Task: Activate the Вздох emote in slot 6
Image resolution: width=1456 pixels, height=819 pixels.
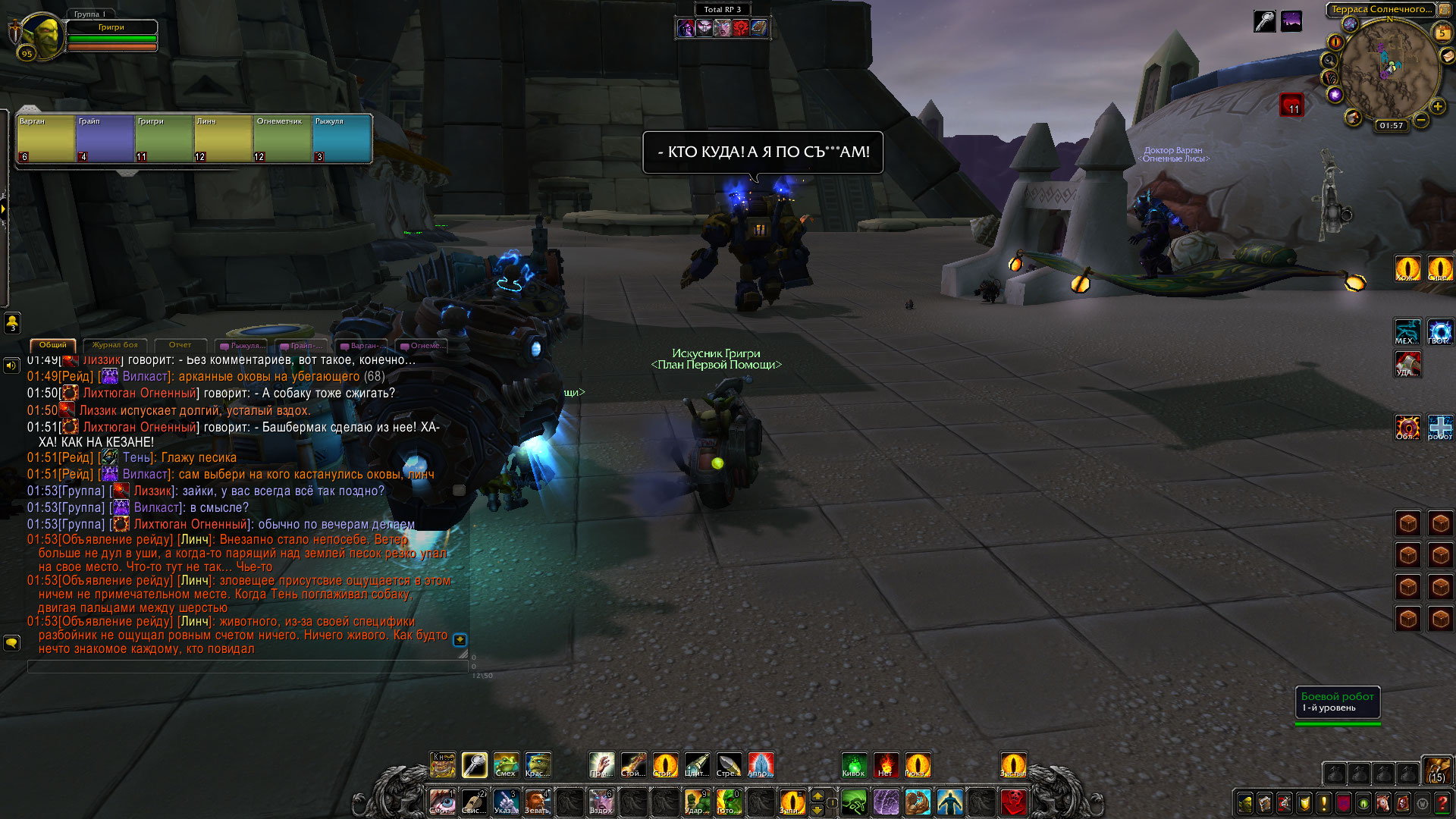Action: 601,802
